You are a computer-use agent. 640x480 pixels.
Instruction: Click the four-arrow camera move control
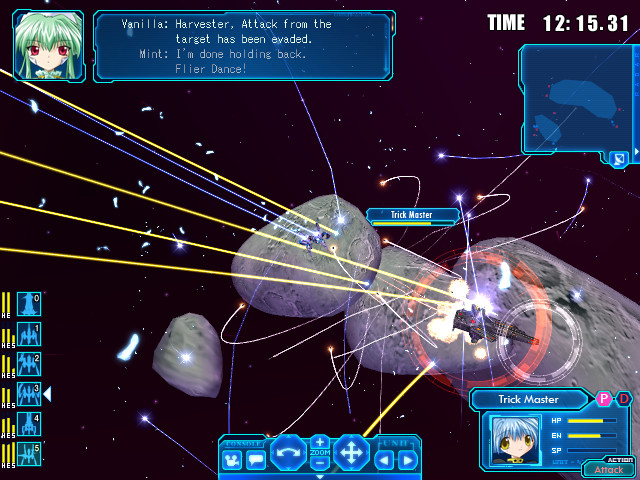point(352,452)
